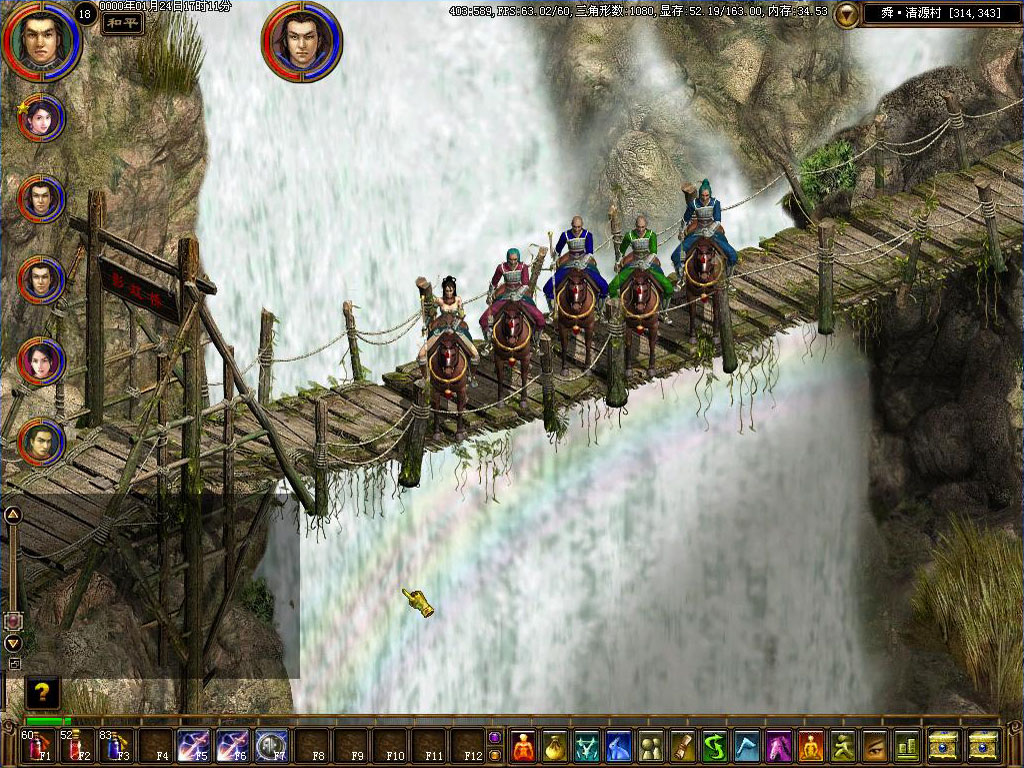Open the money bag inventory icon
Image resolution: width=1024 pixels, height=768 pixels.
click(556, 746)
